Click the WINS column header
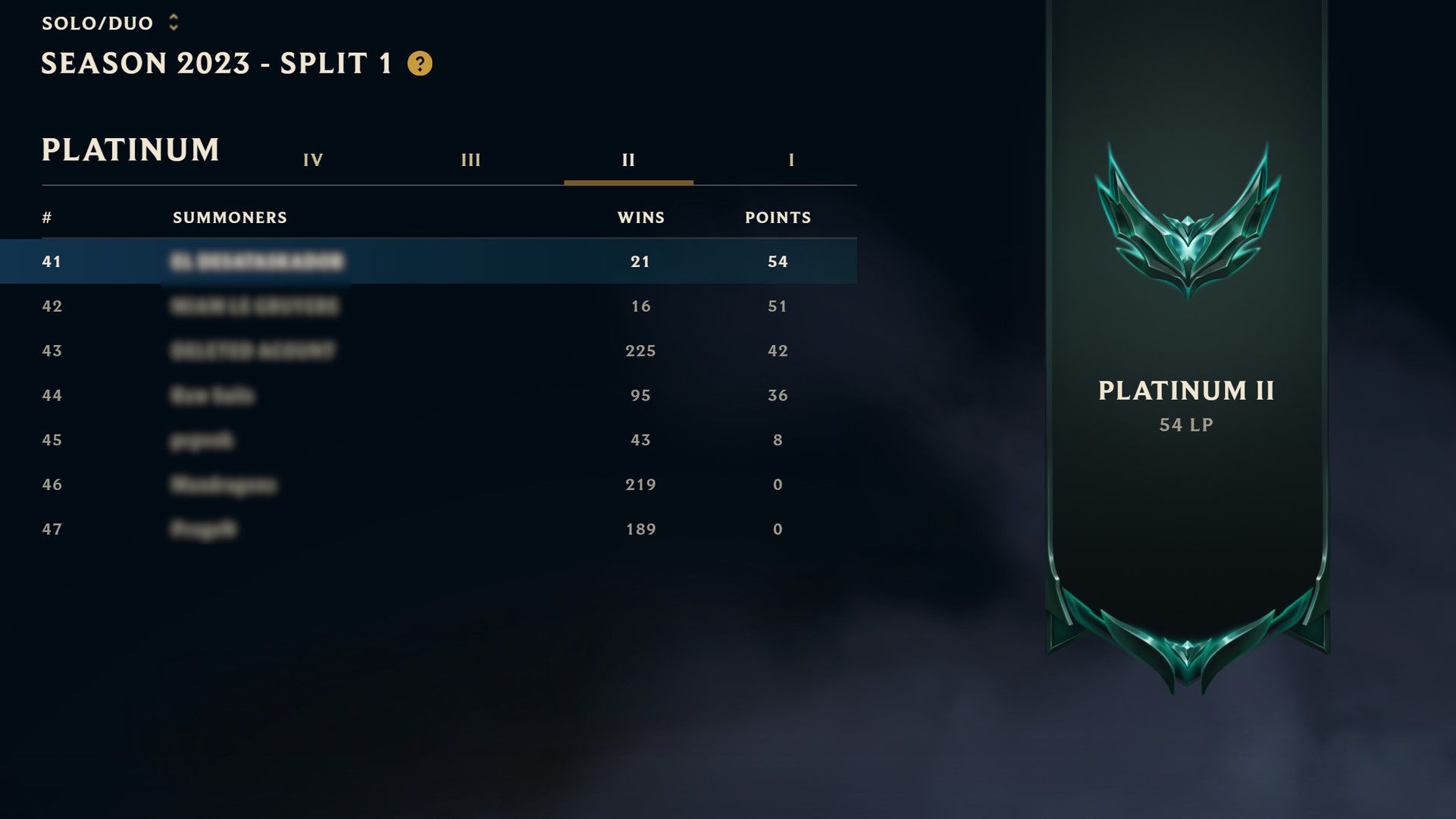Image resolution: width=1456 pixels, height=819 pixels. click(639, 218)
